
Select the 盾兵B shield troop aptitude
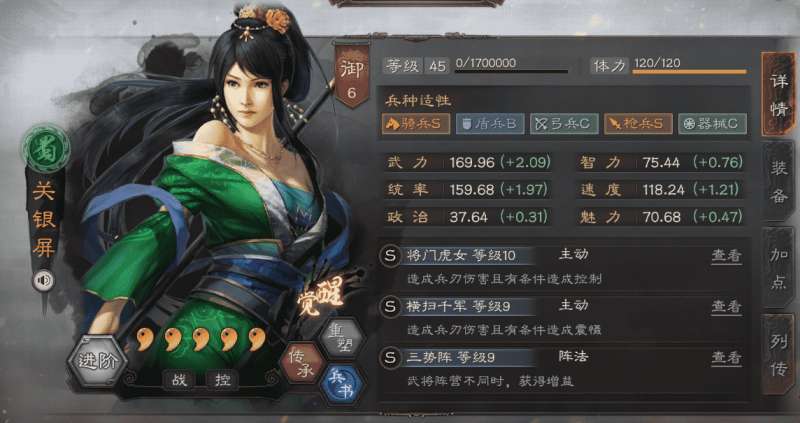tap(489, 123)
